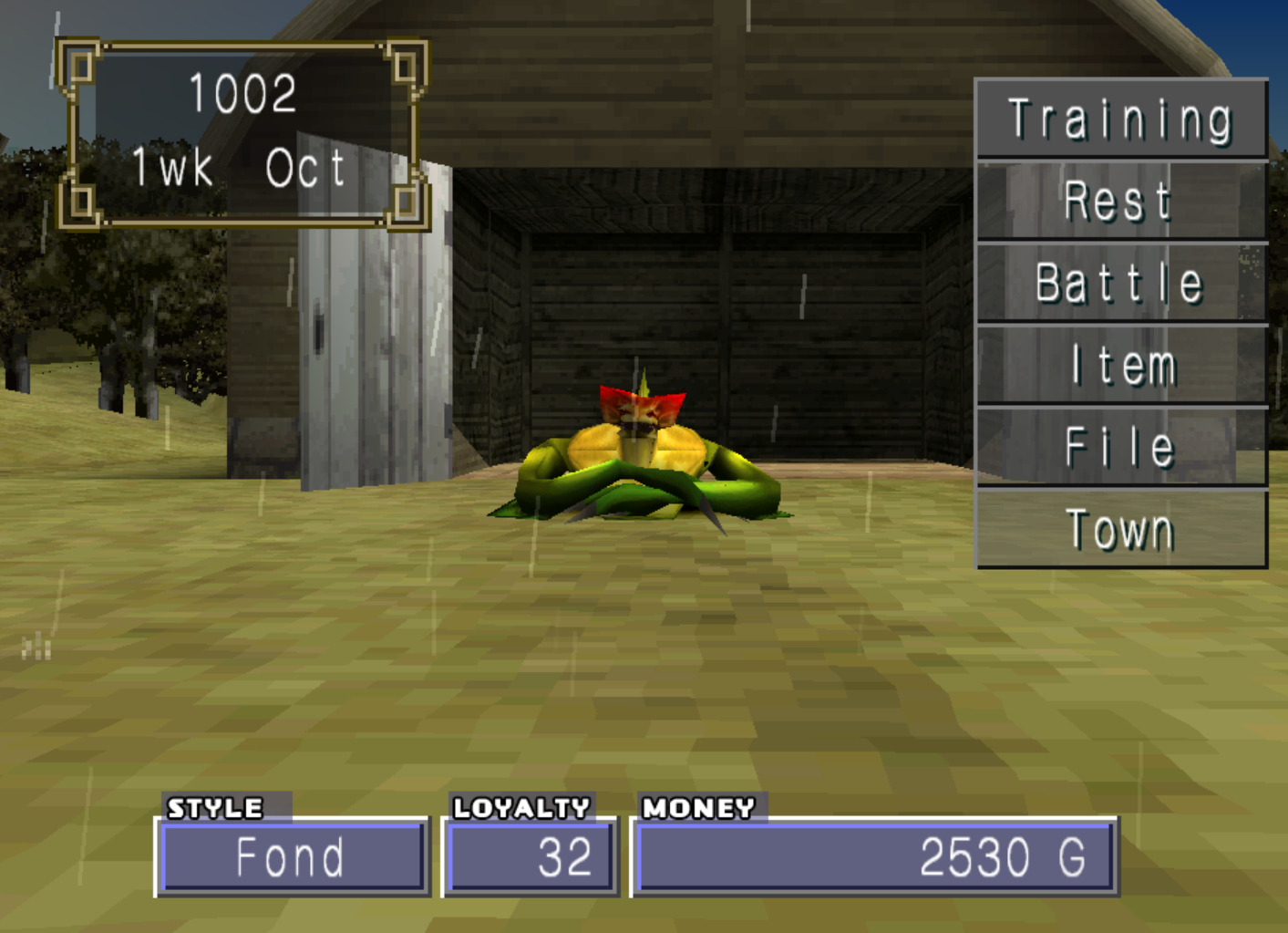Viewport: 1288px width, 933px height.
Task: Go to Town from the menu
Action: (1120, 529)
